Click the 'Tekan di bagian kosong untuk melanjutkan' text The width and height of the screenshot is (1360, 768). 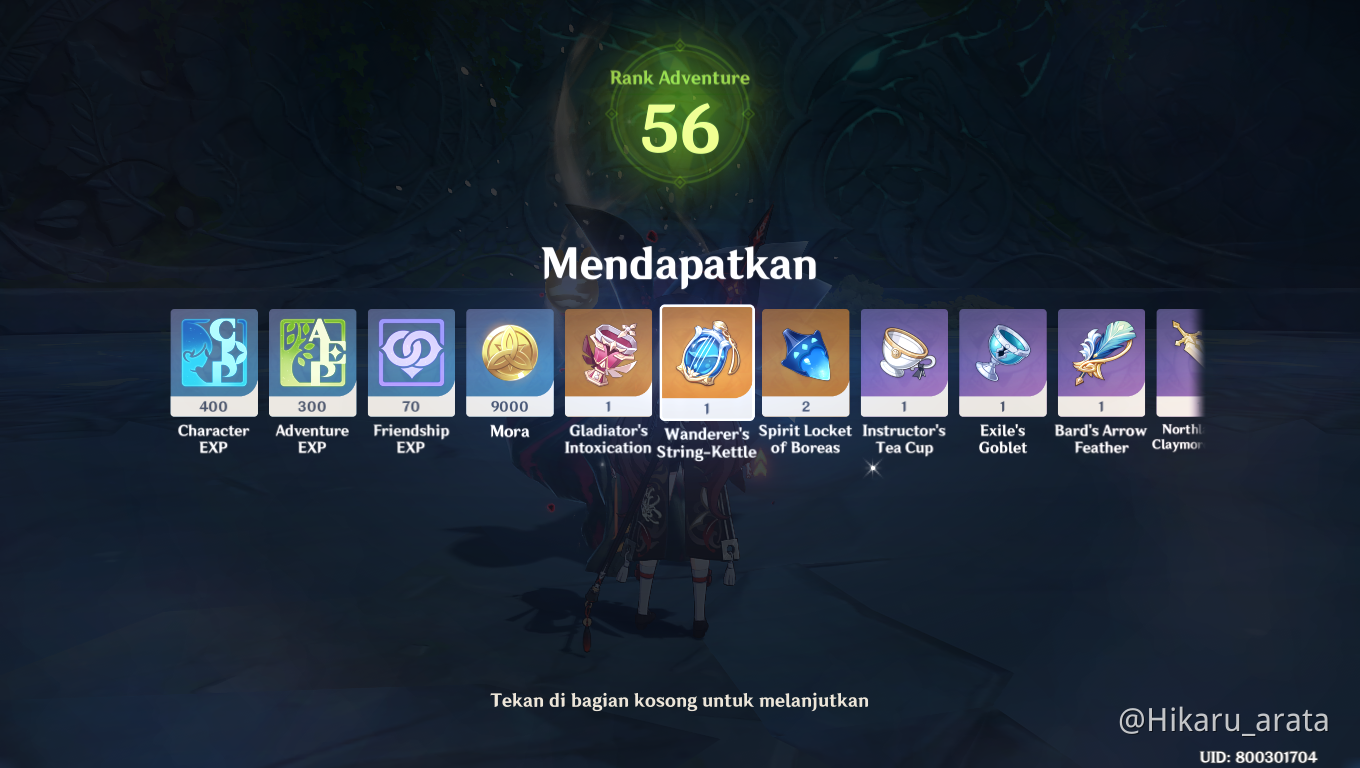(680, 700)
